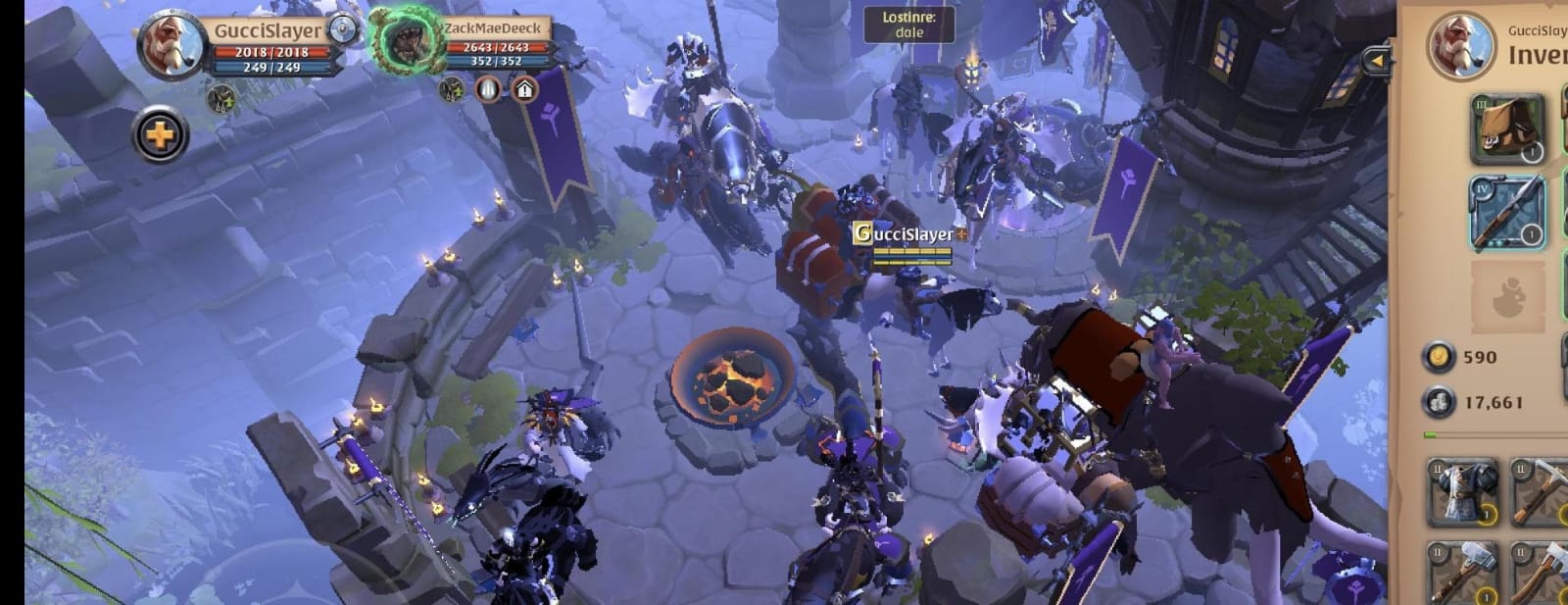Screen dimensions: 1568x605
Task: Select the equipped leather bag slot
Action: click(1506, 128)
